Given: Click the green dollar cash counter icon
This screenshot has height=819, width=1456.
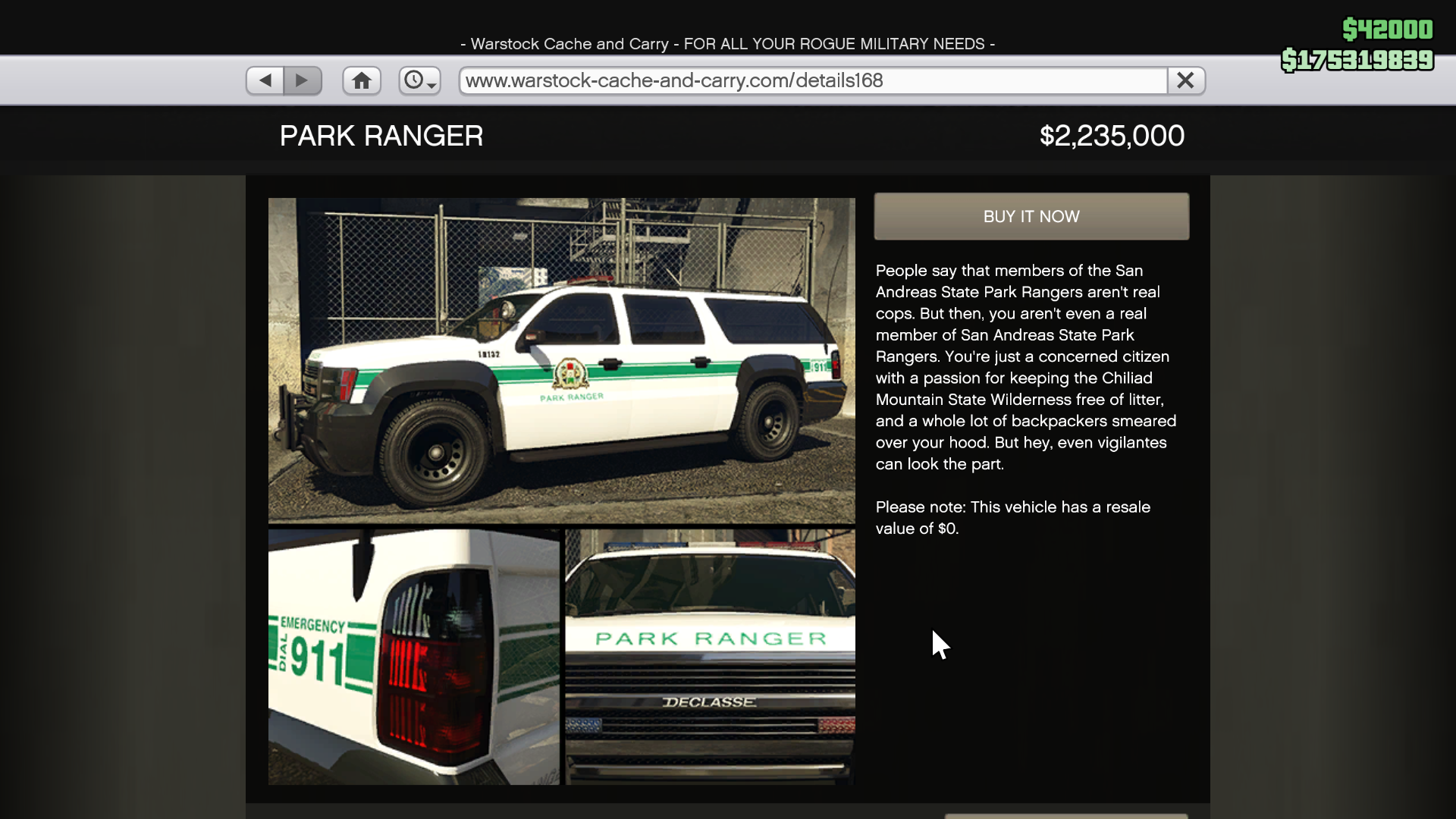Looking at the screenshot, I should 1389,30.
